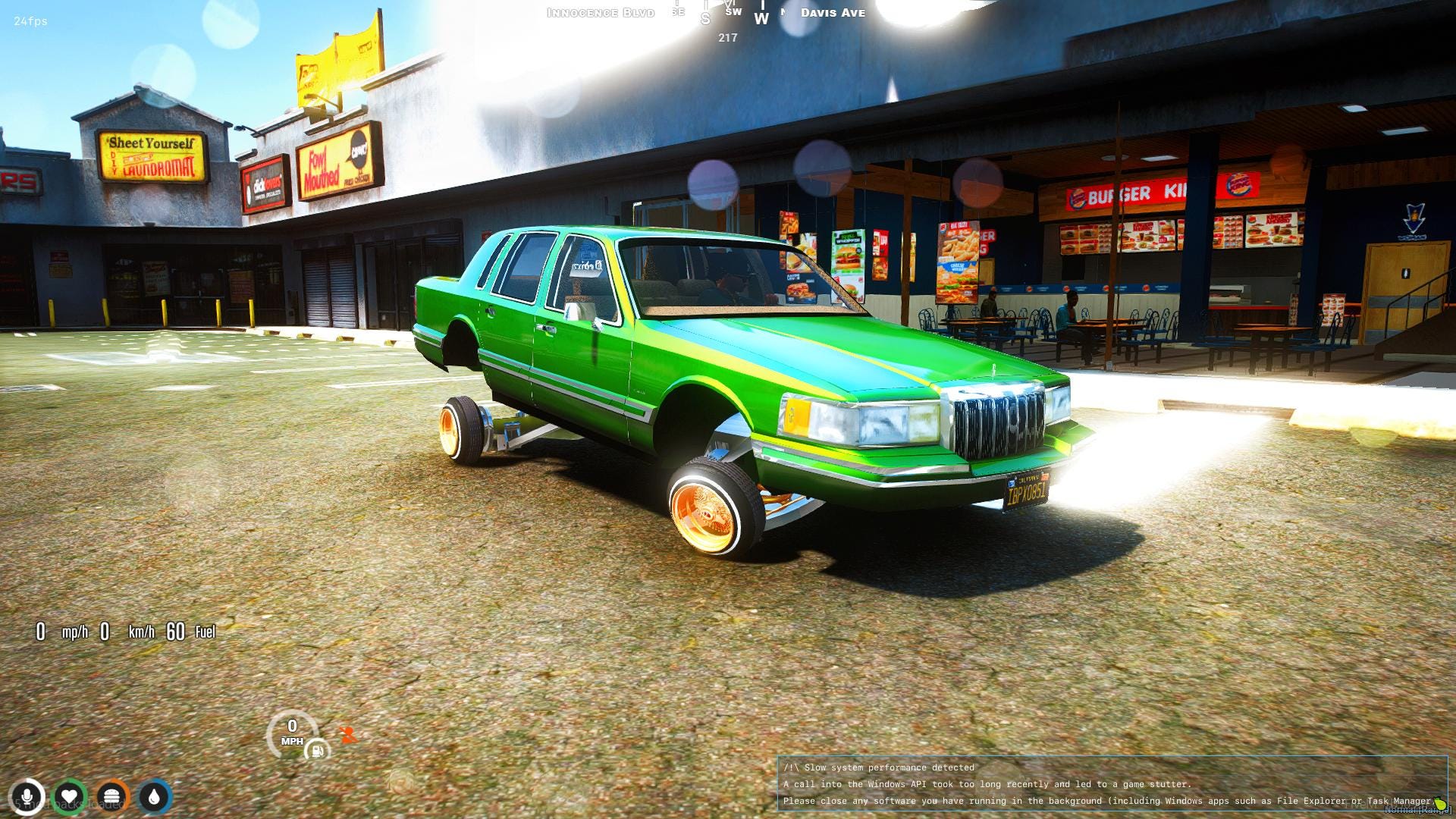
Task: Select the Davis Ave street label
Action: pos(832,13)
